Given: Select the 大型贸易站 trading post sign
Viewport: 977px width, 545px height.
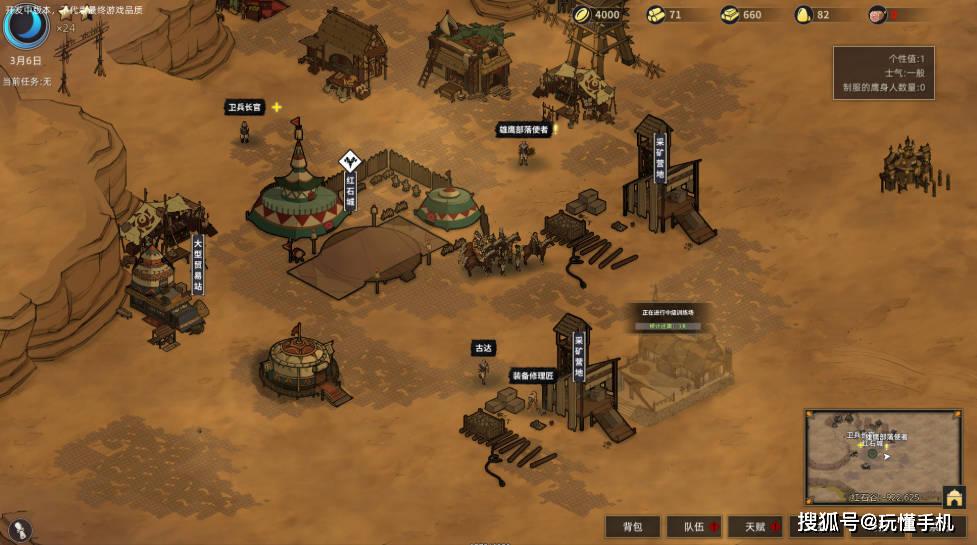Looking at the screenshot, I should coord(197,263).
